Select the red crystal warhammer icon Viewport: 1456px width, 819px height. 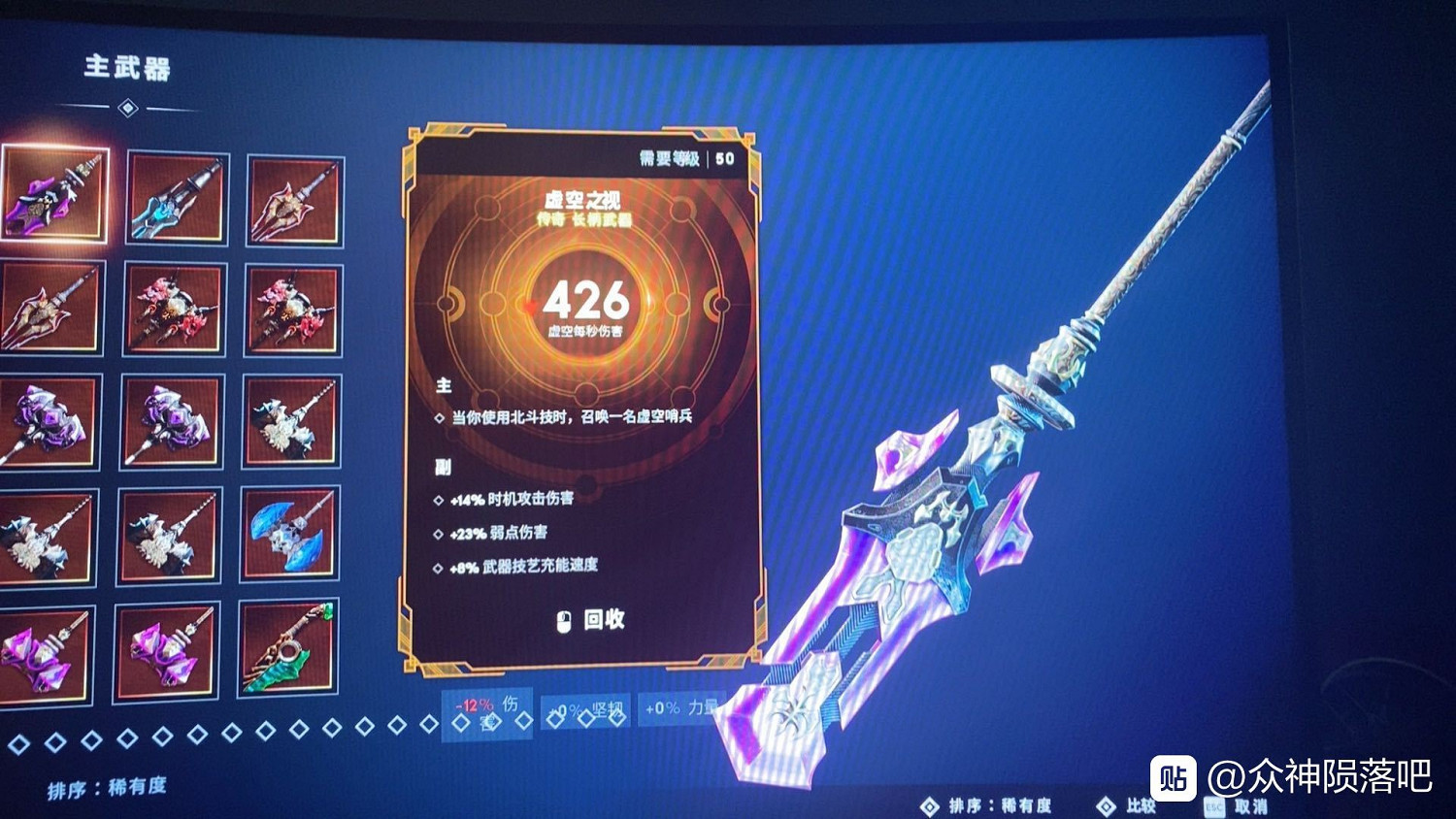[173, 311]
